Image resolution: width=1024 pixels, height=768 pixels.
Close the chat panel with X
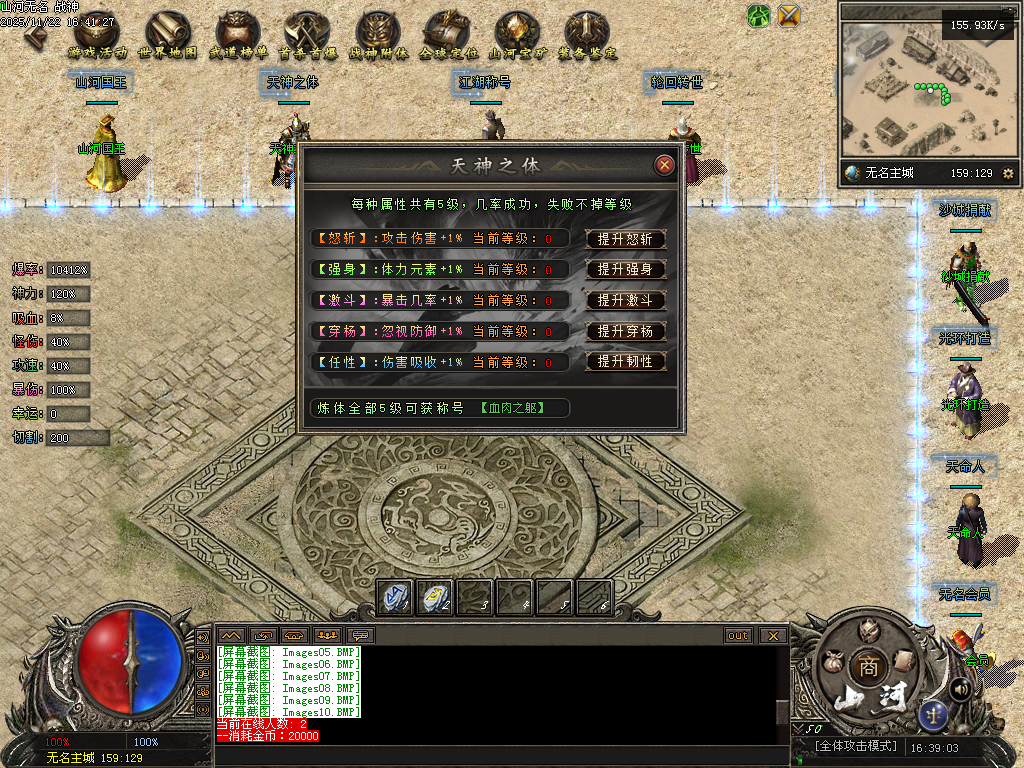click(773, 635)
